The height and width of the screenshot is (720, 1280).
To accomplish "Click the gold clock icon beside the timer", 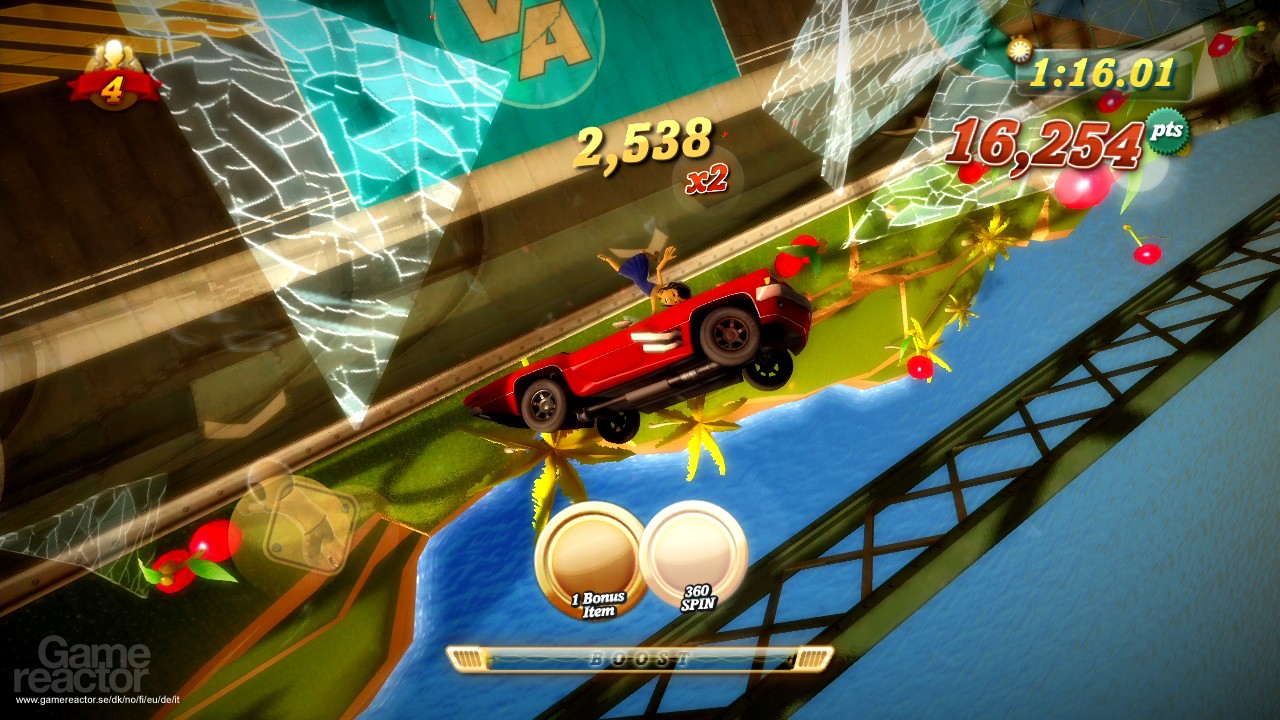I will (1020, 50).
